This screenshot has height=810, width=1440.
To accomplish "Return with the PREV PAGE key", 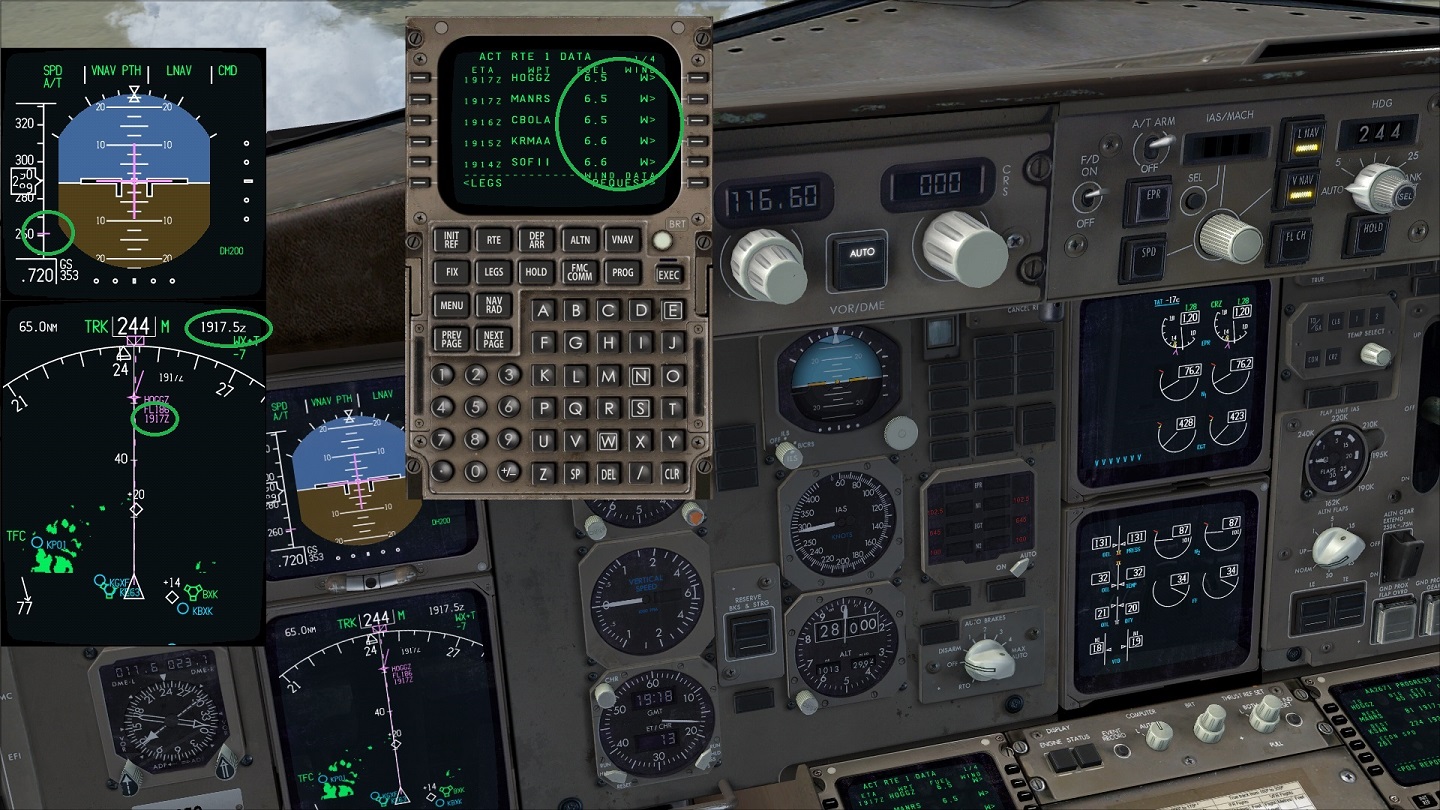I will pyautogui.click(x=452, y=339).
